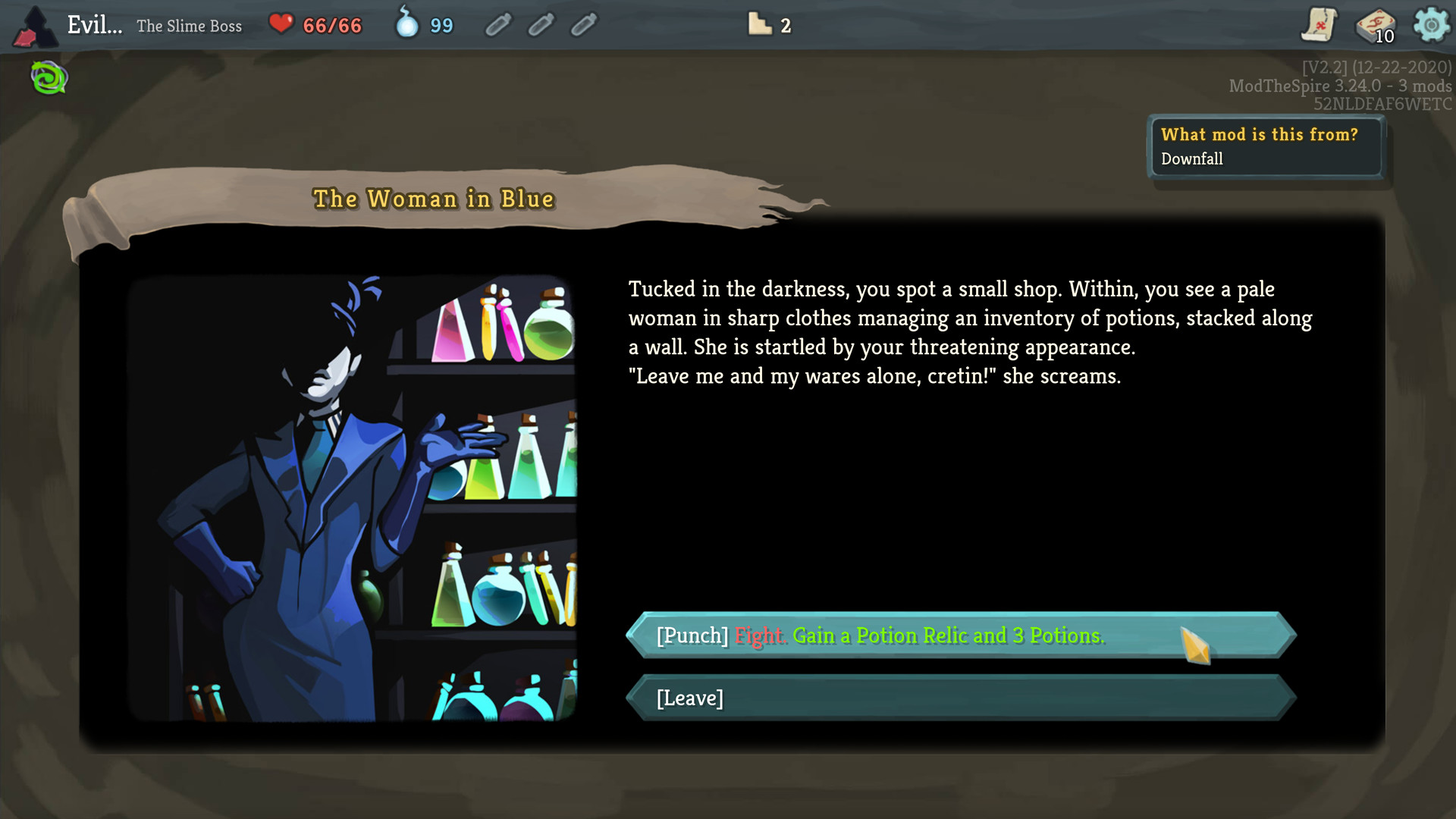The image size is (1456, 819).
Task: Select the first empty potion slot
Action: [x=499, y=24]
